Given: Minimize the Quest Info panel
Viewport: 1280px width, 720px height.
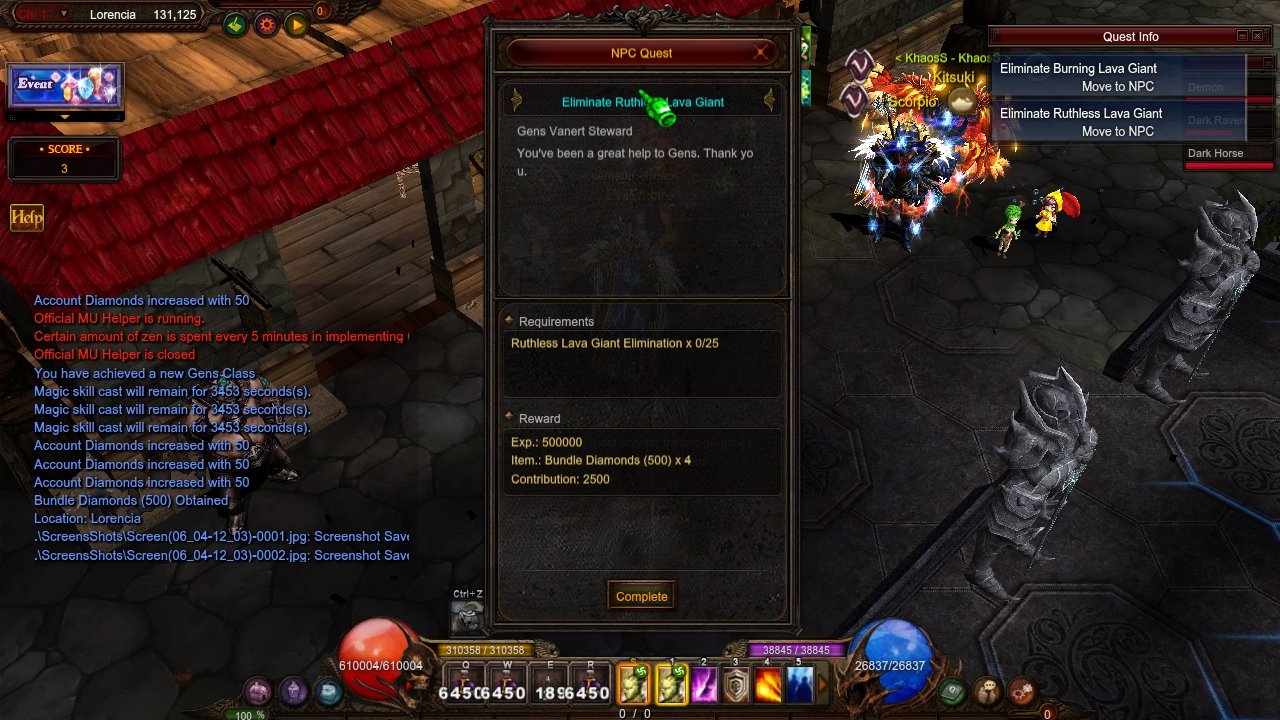Looking at the screenshot, I should tap(1242, 36).
